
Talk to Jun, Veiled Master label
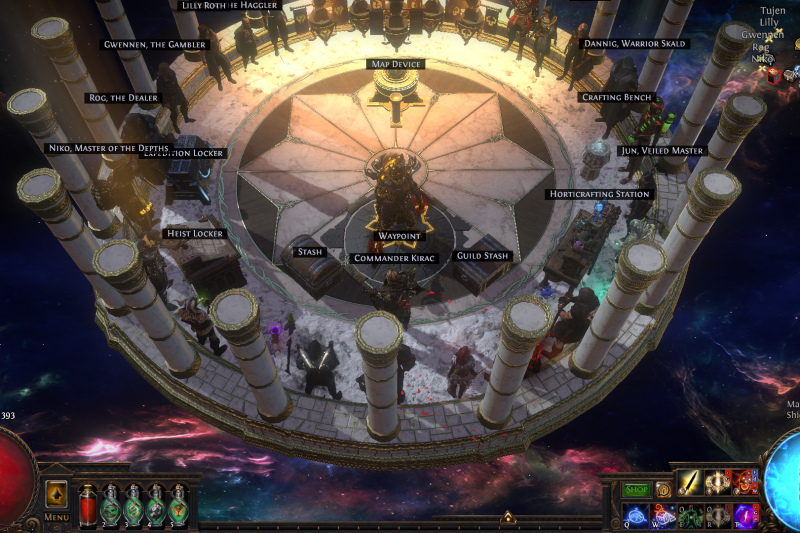[661, 150]
